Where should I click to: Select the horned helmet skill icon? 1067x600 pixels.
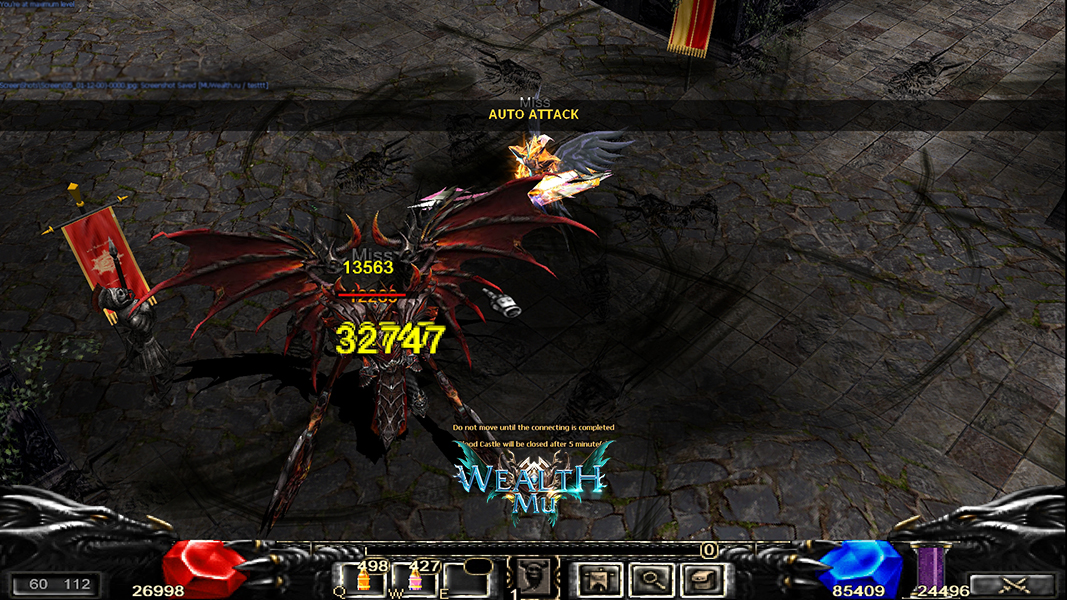tap(533, 578)
